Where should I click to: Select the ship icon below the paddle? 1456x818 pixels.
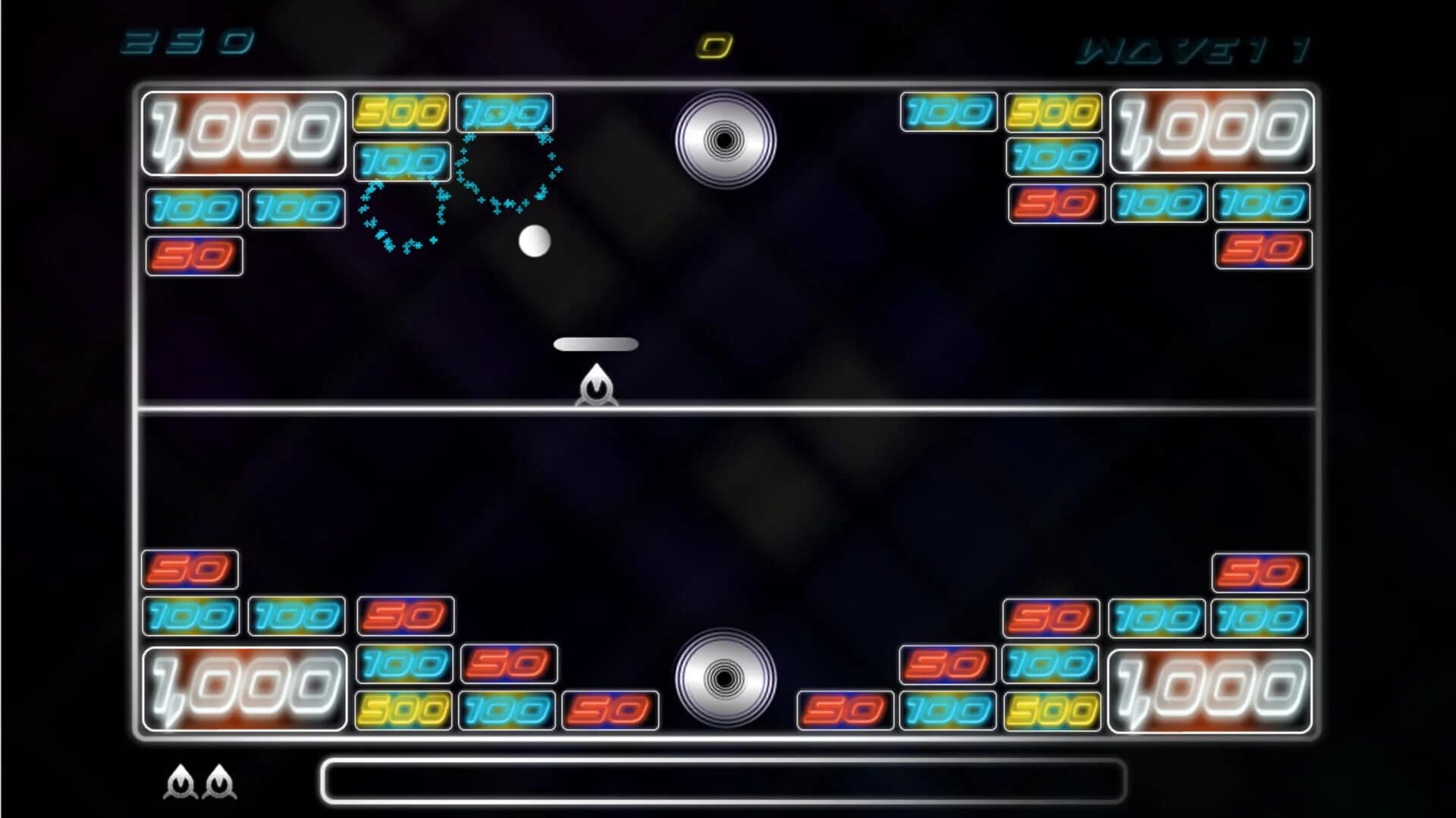[596, 387]
